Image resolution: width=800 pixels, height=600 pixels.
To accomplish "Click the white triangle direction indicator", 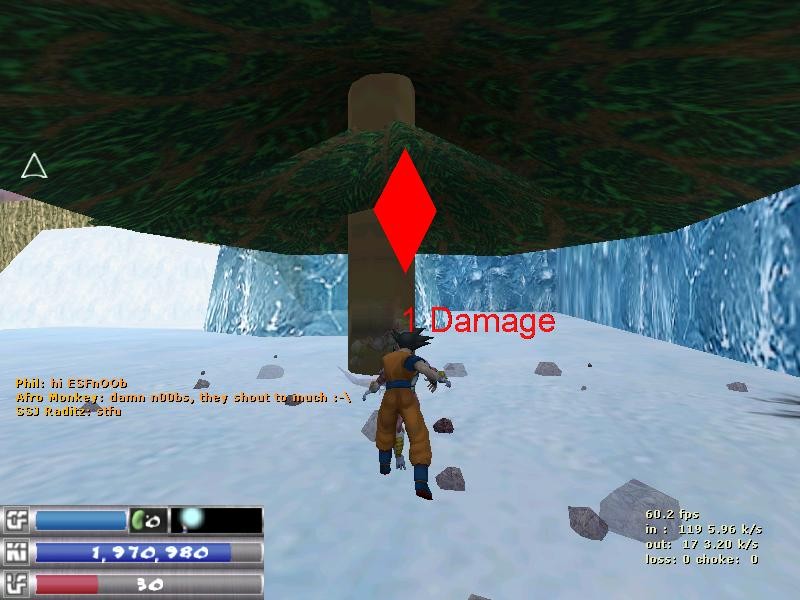I will coord(34,166).
